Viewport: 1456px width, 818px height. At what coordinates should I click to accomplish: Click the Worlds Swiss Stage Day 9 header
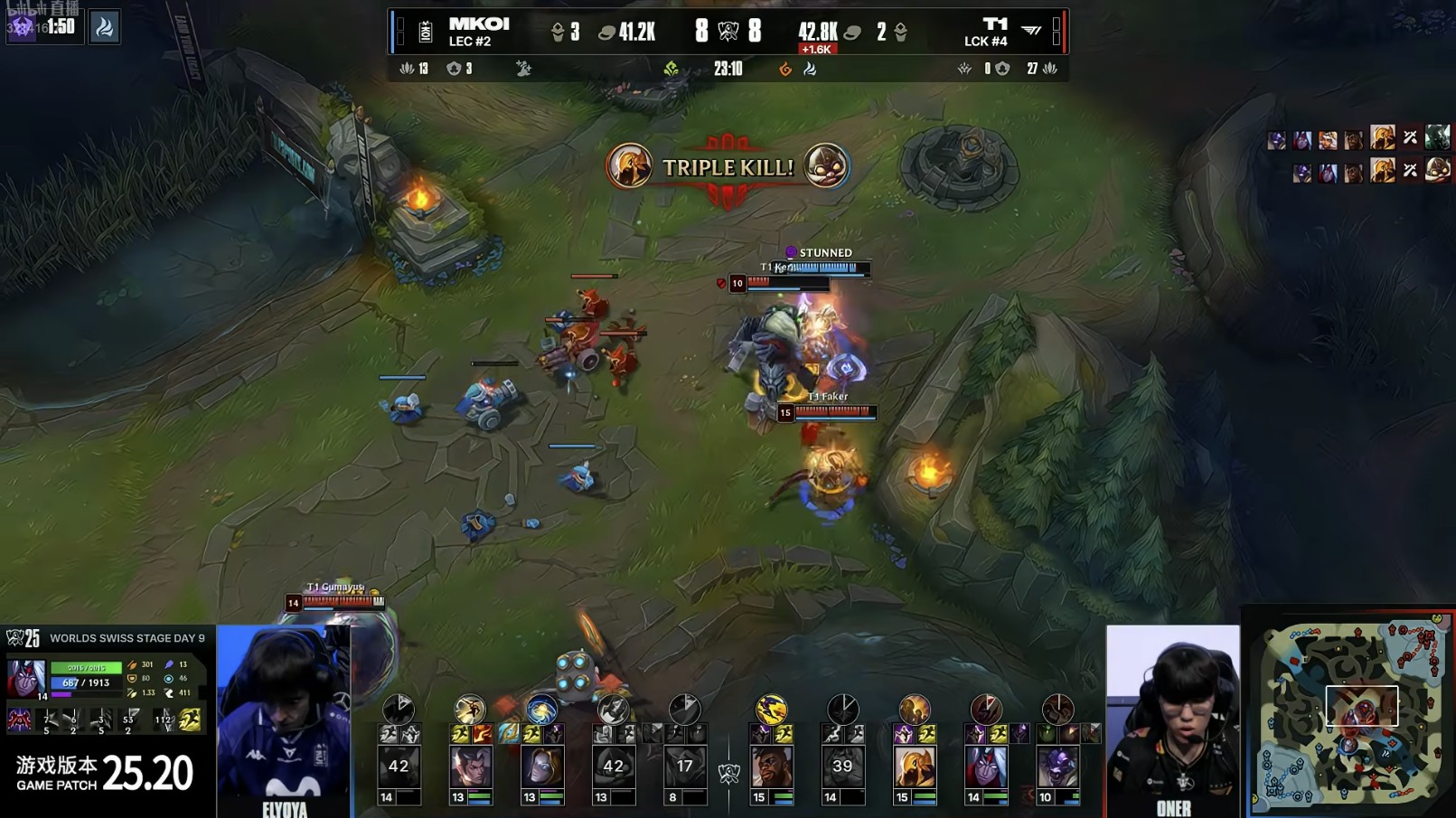[127, 638]
